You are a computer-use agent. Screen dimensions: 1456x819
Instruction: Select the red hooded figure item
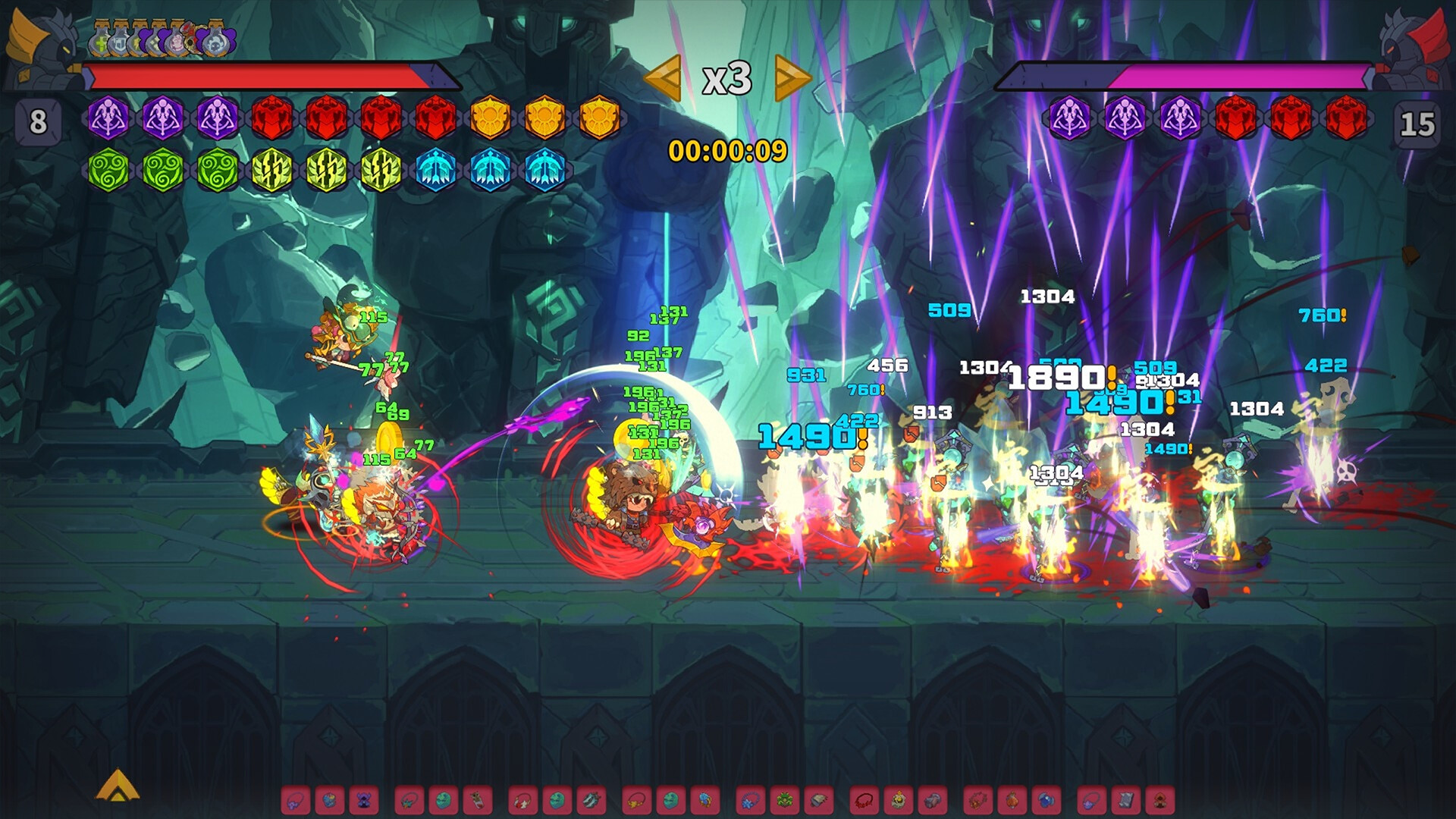click(x=1159, y=801)
